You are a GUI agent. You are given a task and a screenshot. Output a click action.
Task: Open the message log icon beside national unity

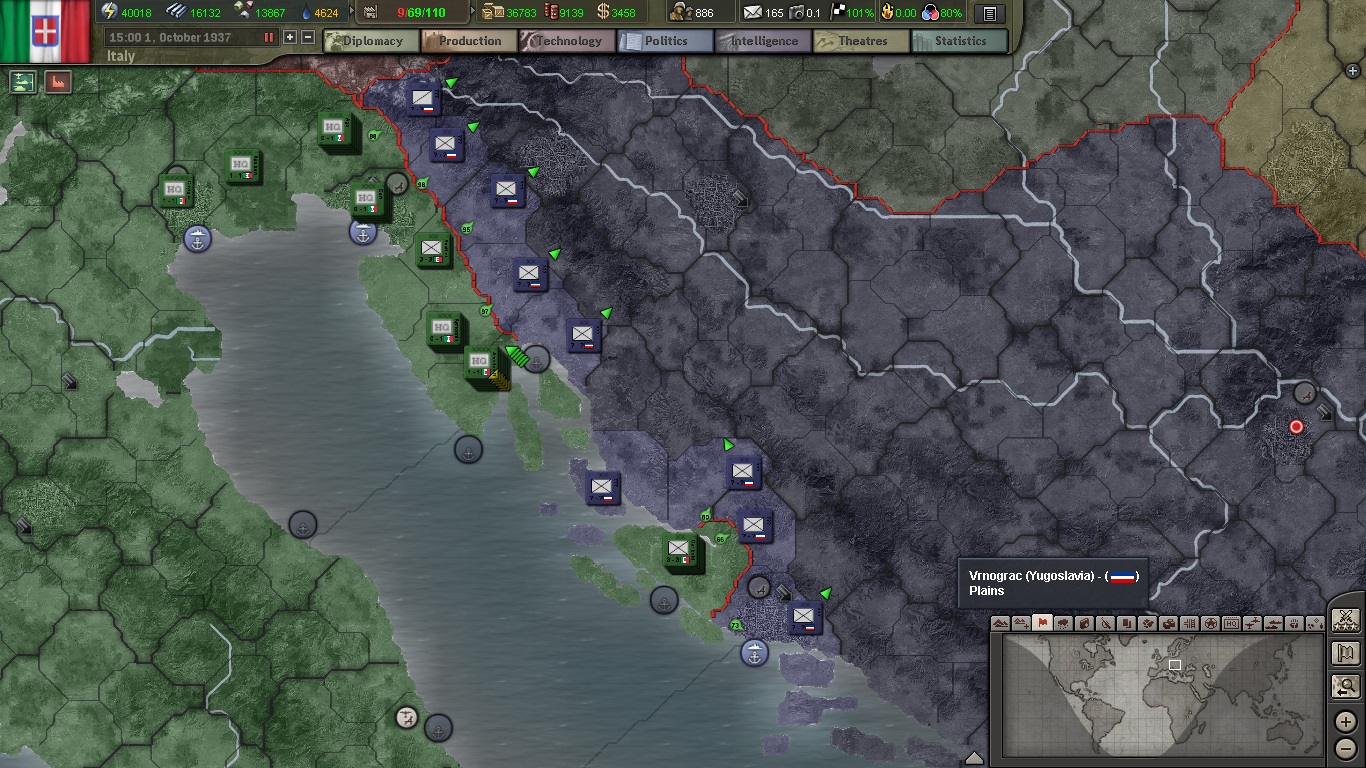pyautogui.click(x=988, y=14)
